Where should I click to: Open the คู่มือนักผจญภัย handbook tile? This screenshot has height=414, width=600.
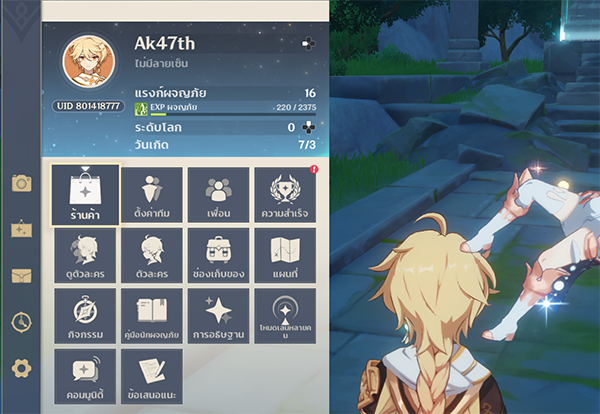pos(151,315)
